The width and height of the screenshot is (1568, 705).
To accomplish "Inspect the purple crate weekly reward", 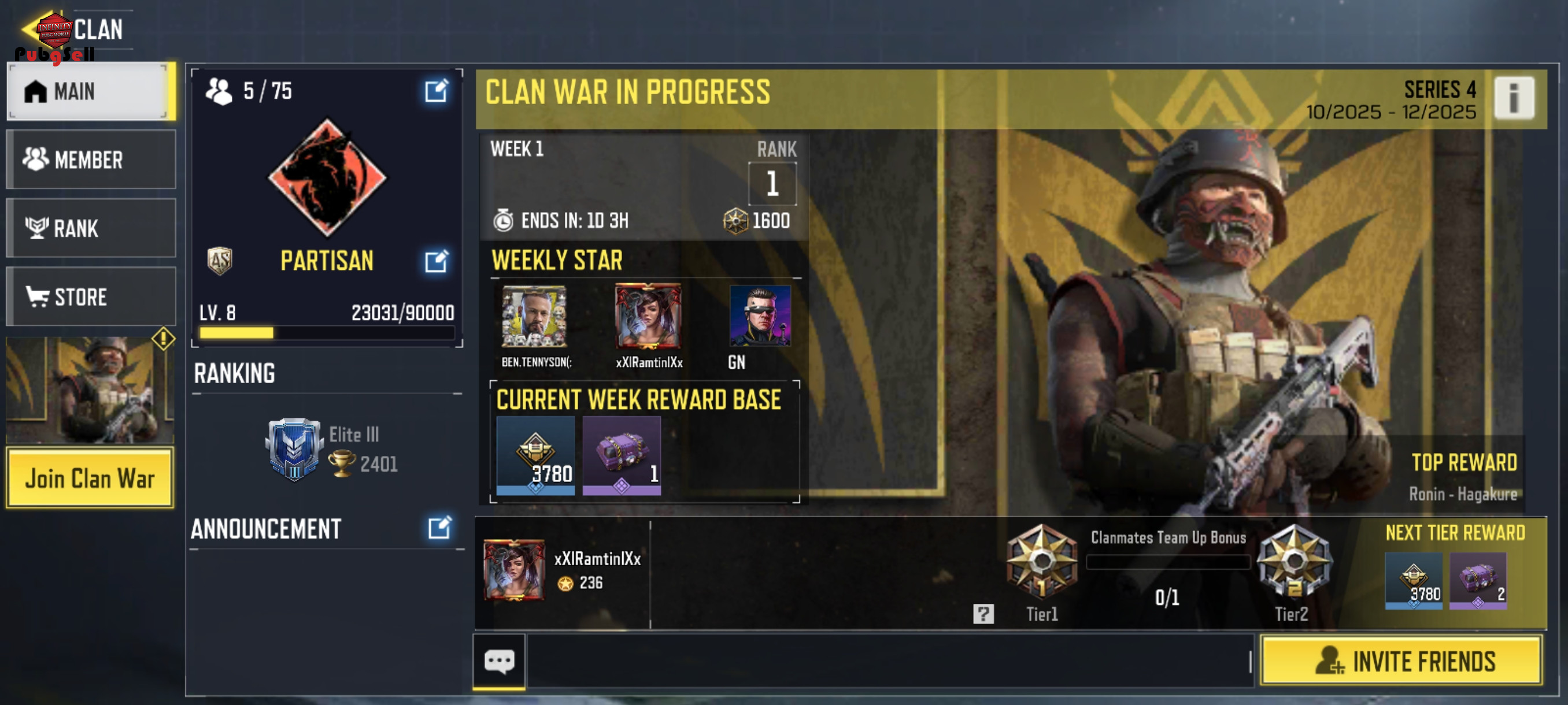I will (x=621, y=455).
